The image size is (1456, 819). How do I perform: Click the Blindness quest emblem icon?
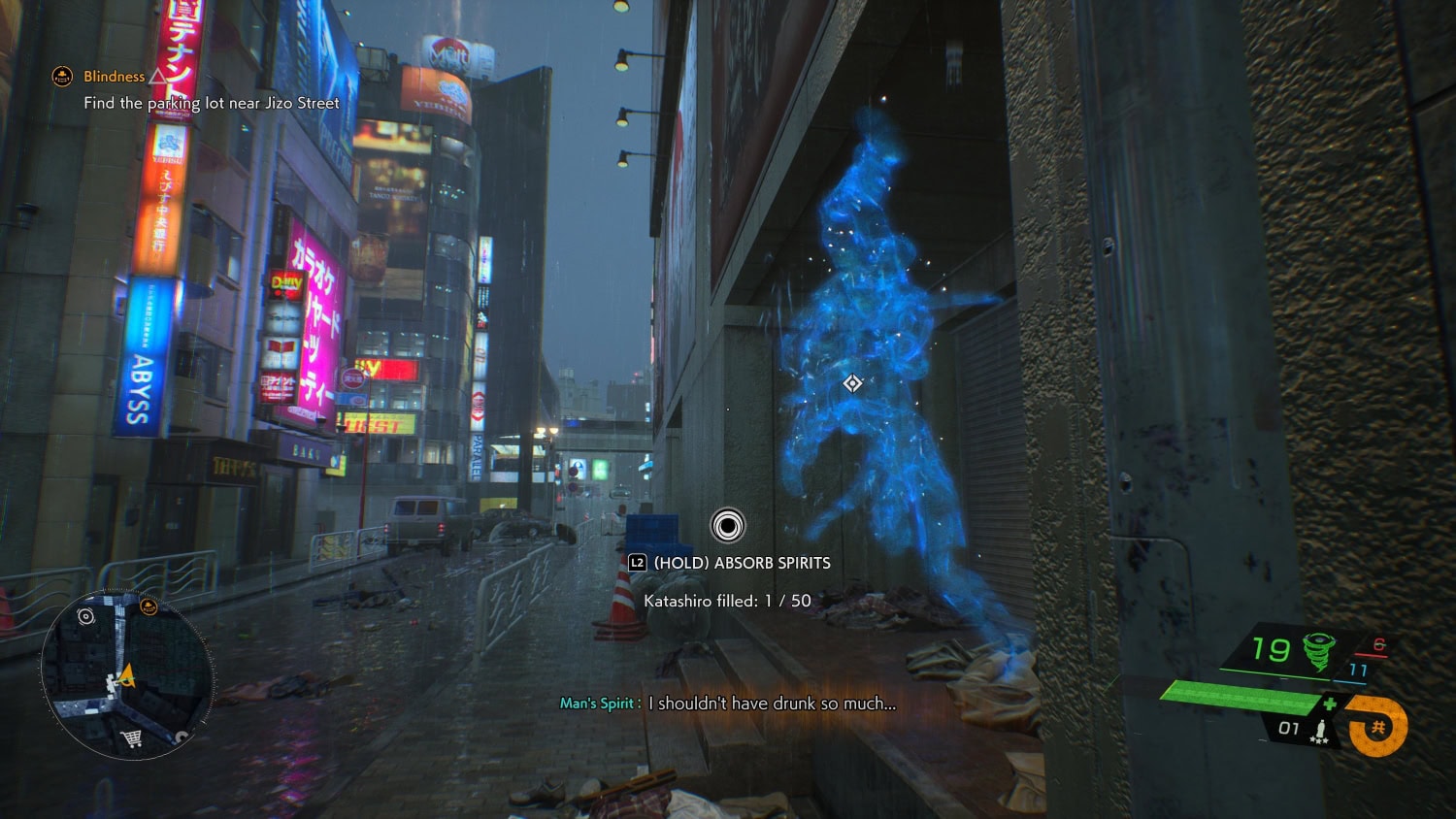(62, 76)
